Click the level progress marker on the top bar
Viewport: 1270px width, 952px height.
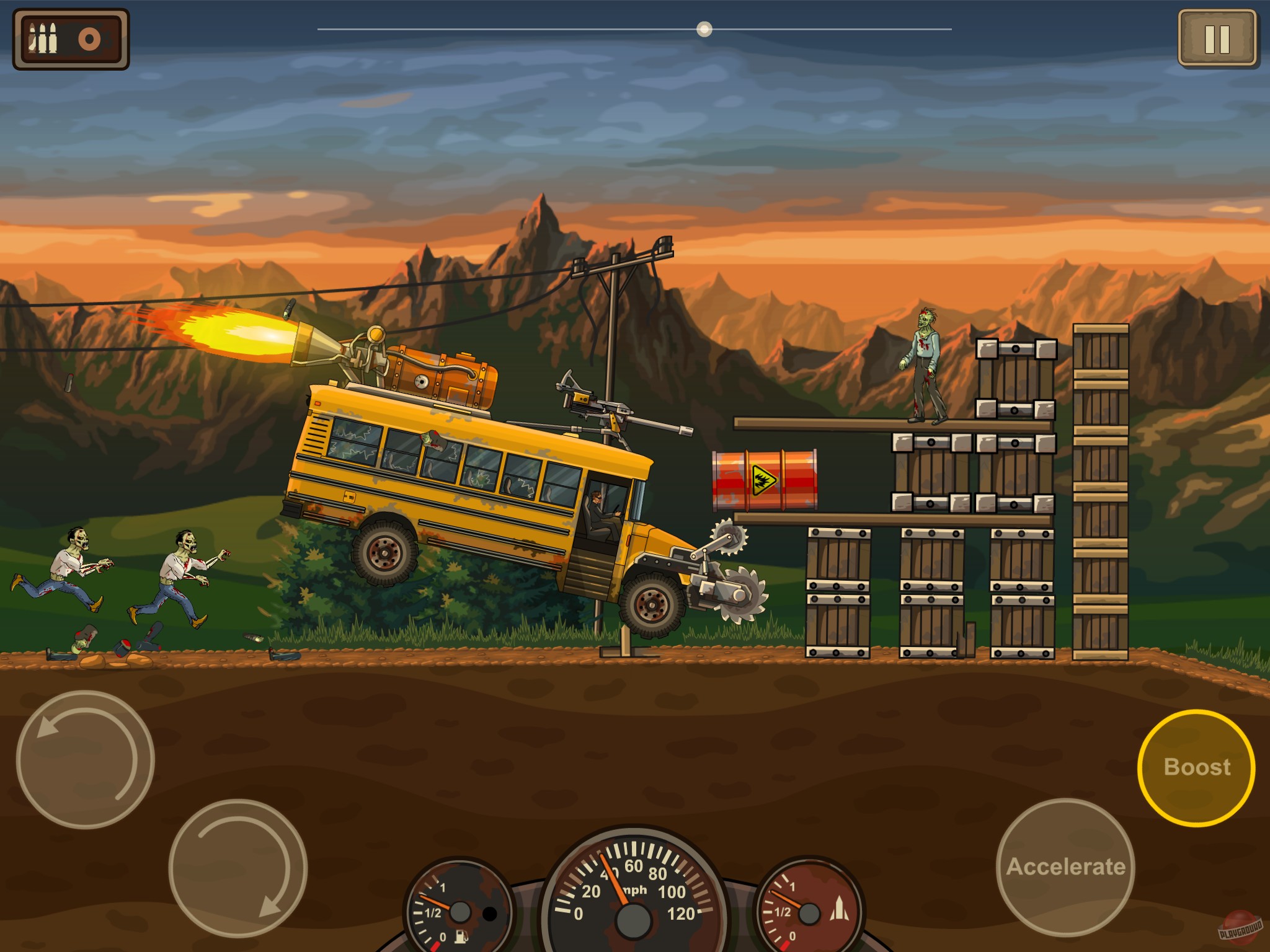tap(704, 27)
